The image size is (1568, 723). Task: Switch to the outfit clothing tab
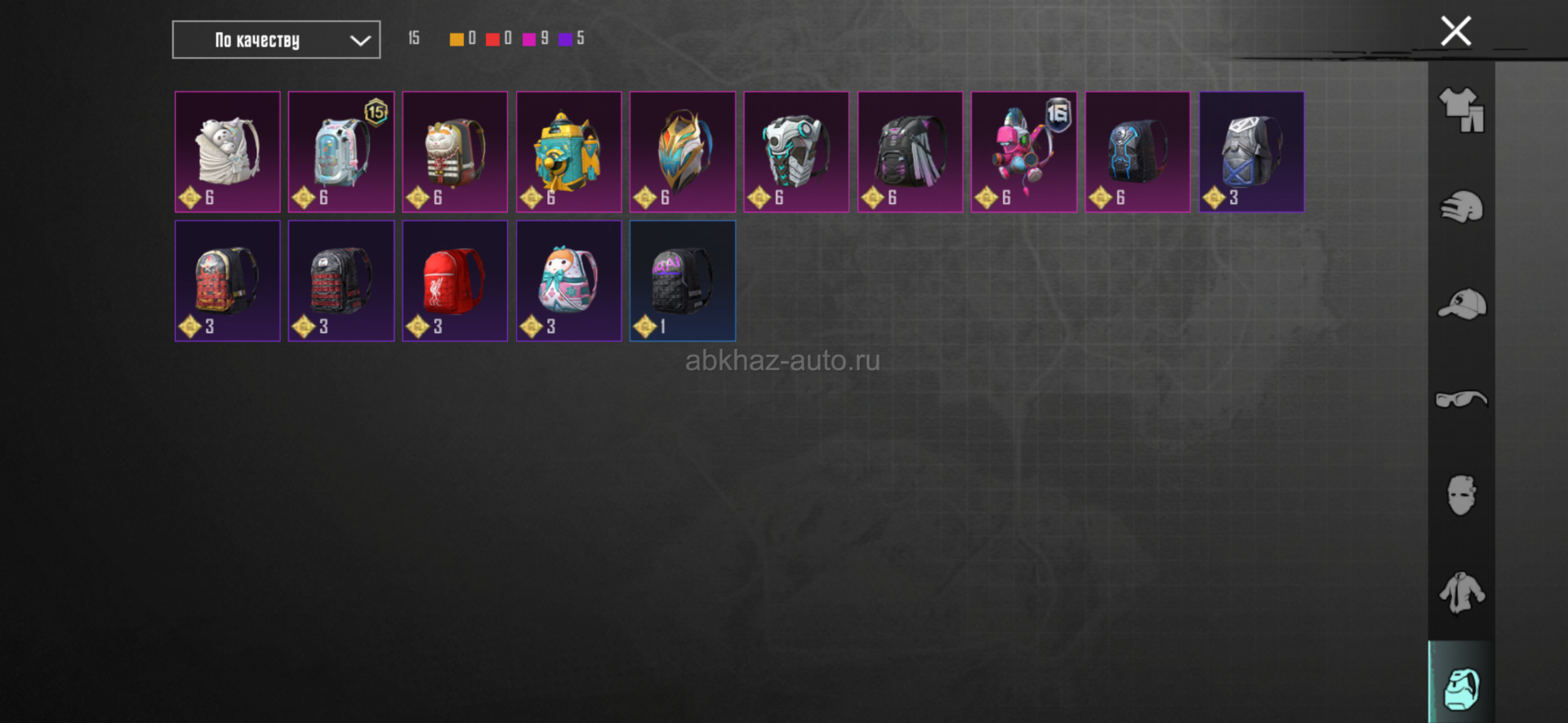click(1461, 110)
